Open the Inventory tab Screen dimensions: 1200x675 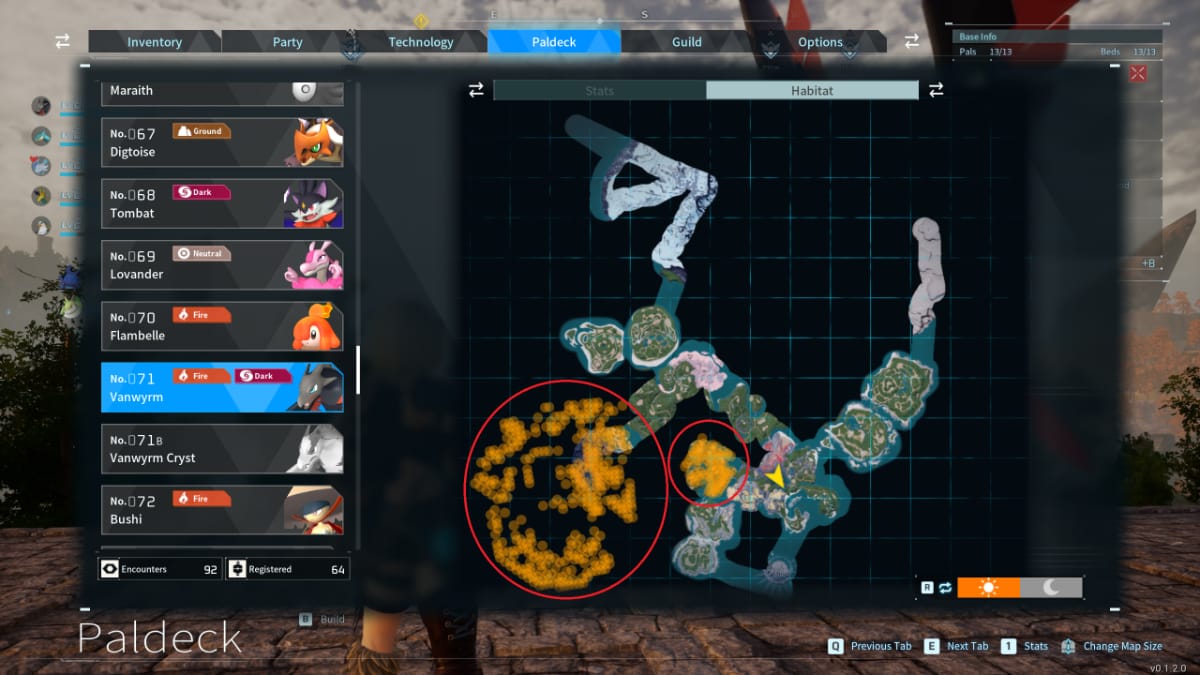pyautogui.click(x=154, y=42)
